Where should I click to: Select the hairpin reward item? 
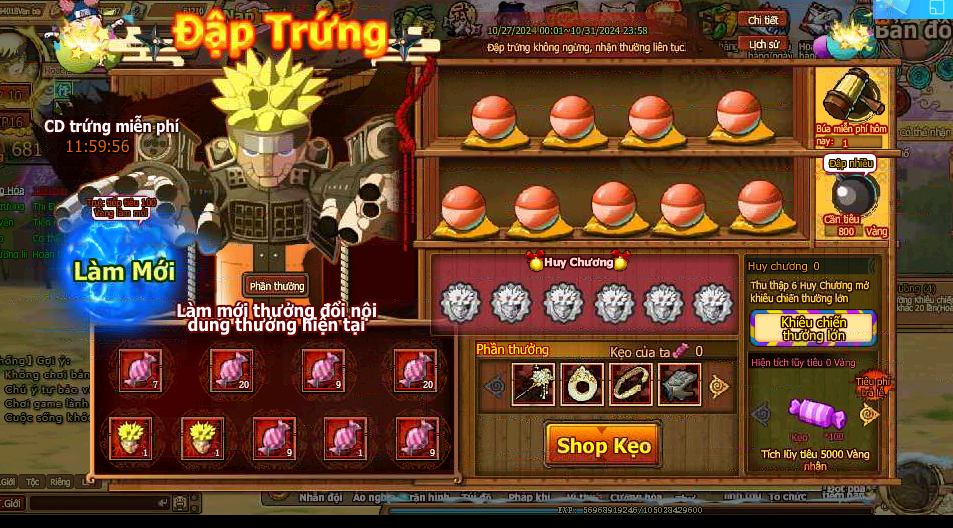click(533, 384)
